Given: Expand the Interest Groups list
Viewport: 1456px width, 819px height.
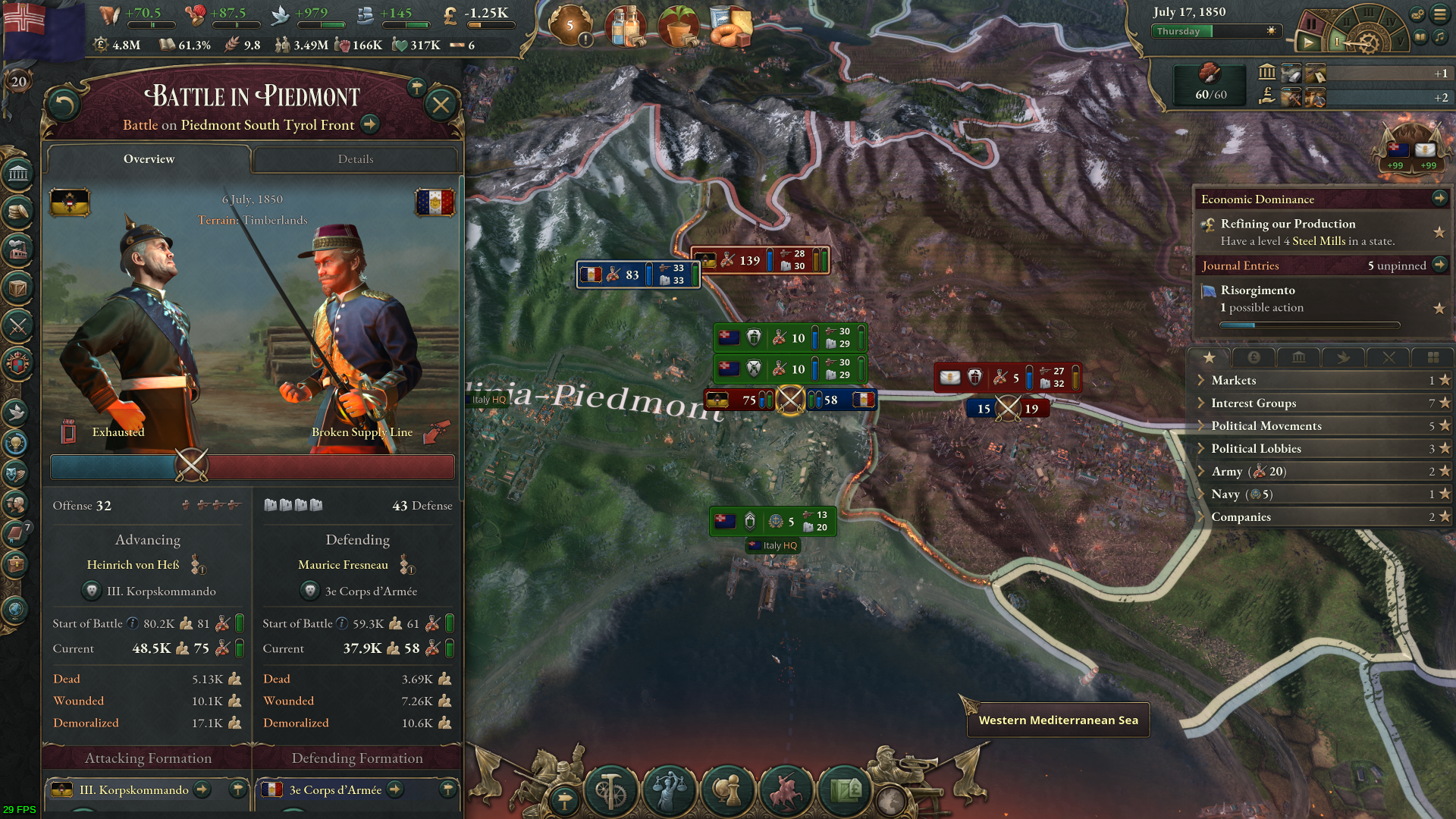Looking at the screenshot, I should [x=1254, y=403].
